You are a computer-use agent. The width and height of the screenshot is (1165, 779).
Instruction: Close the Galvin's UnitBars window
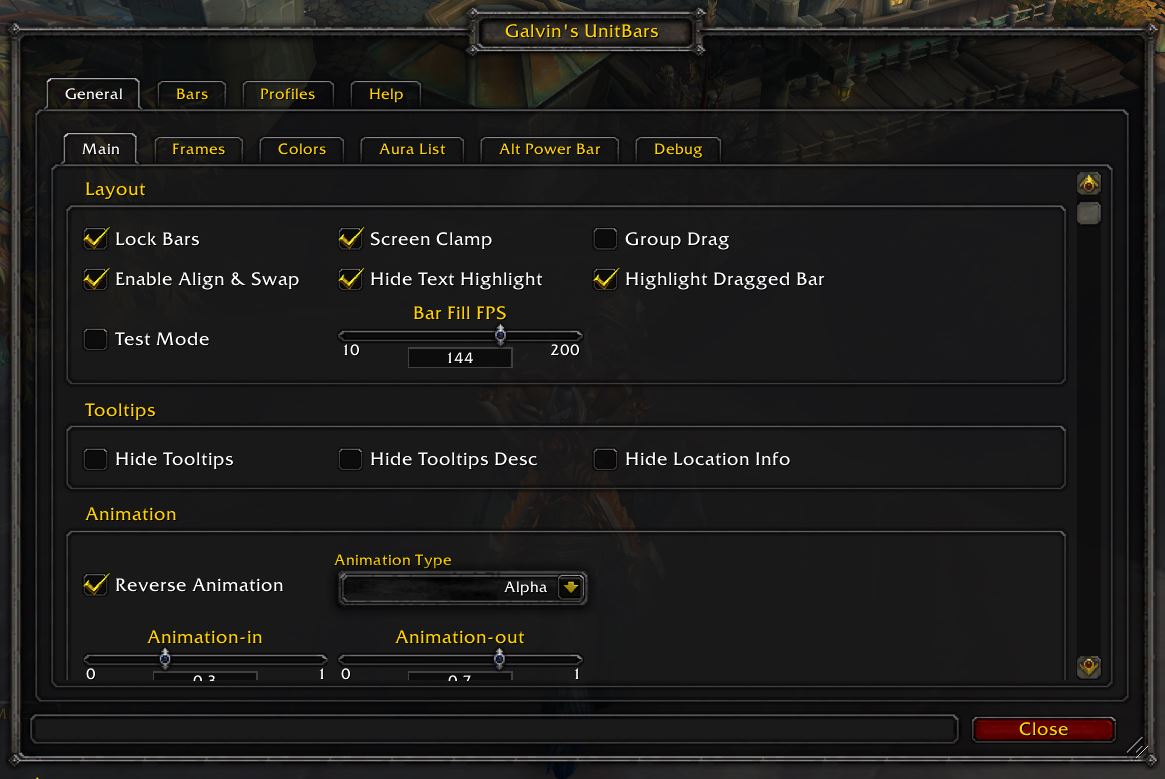1043,730
